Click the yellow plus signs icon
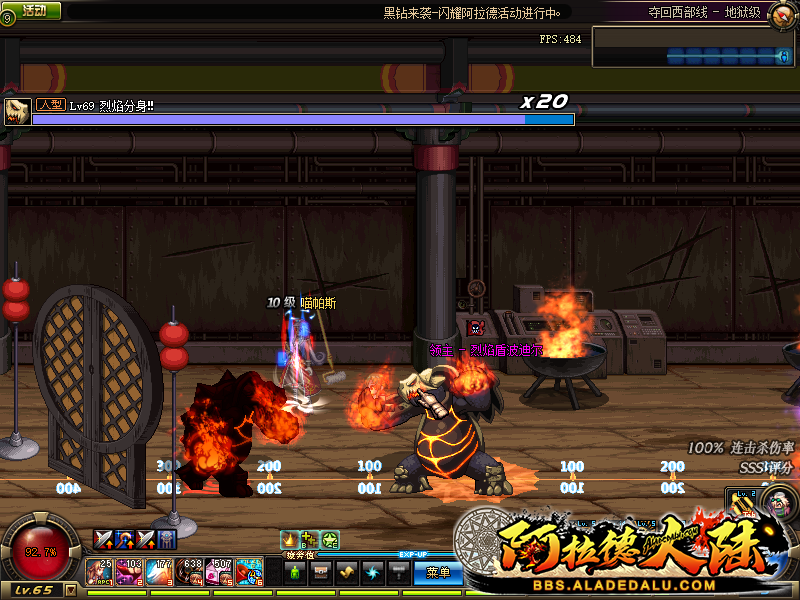The image size is (800, 600). 310,541
